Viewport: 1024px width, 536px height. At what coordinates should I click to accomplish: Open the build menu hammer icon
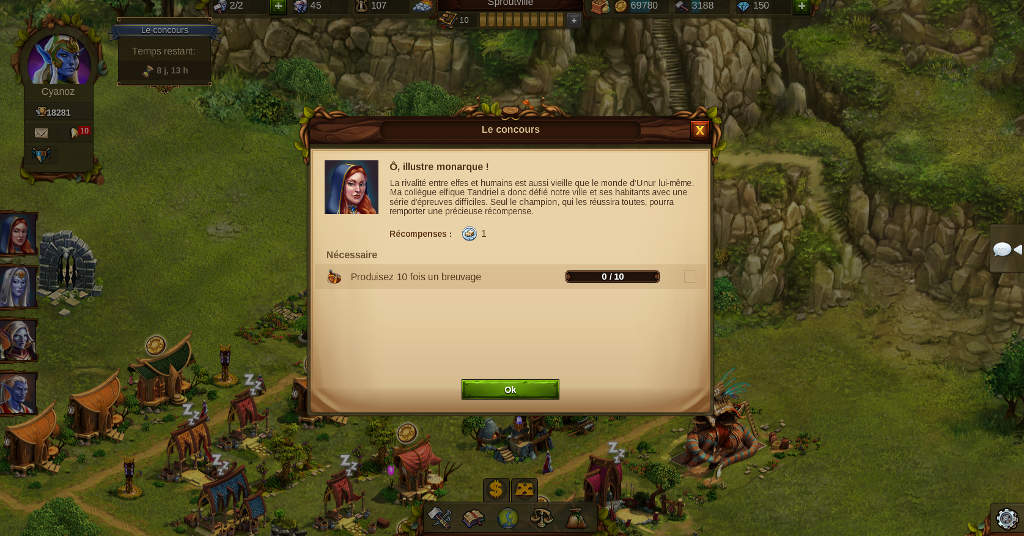click(440, 518)
